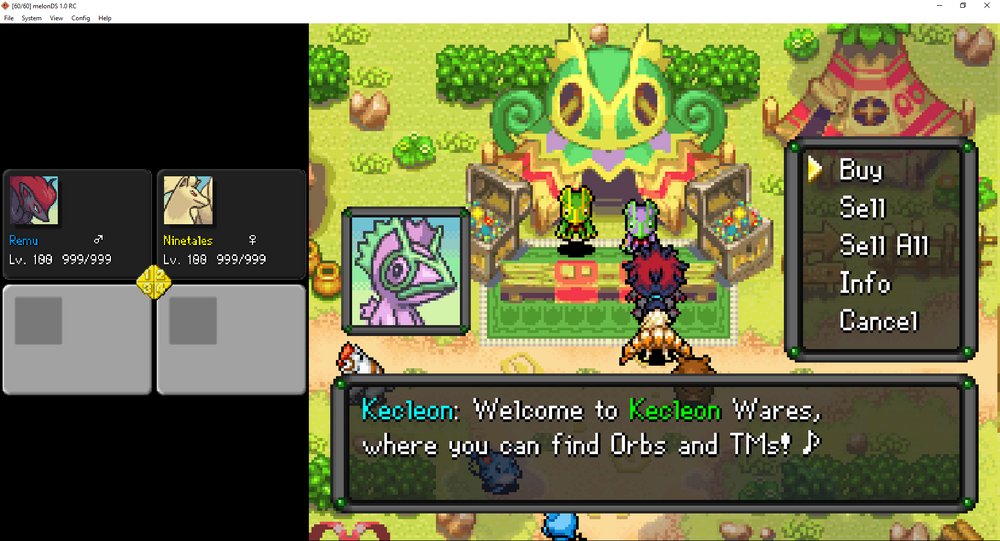Open the View menu

point(56,18)
